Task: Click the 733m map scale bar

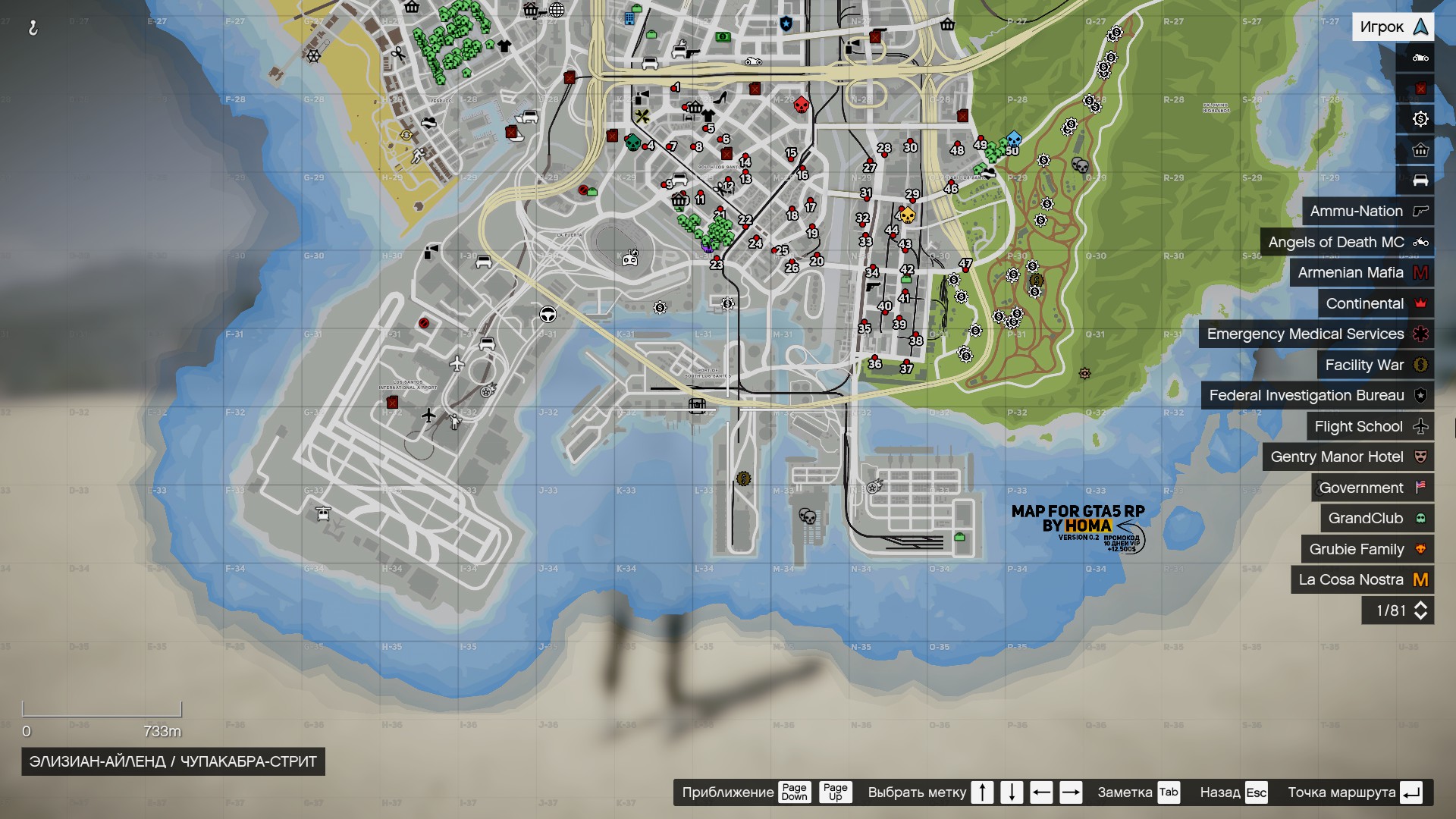Action: (102, 709)
